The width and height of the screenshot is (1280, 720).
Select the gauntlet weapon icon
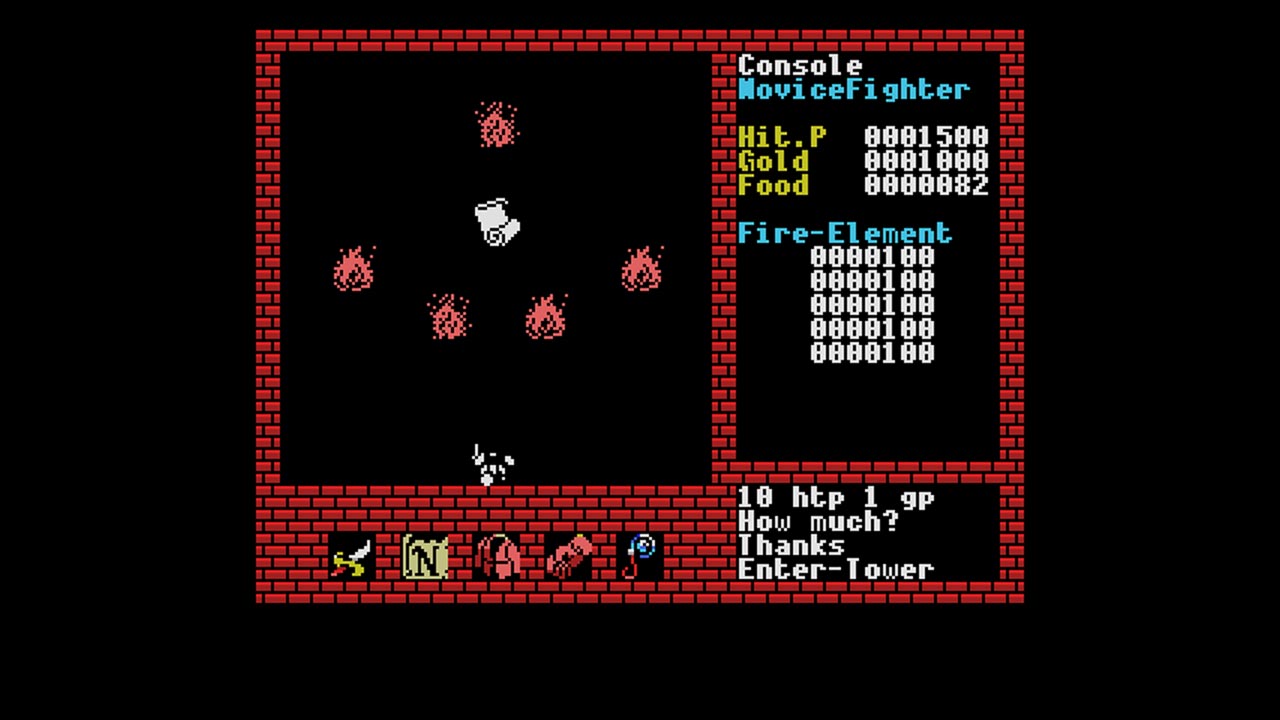click(x=567, y=556)
